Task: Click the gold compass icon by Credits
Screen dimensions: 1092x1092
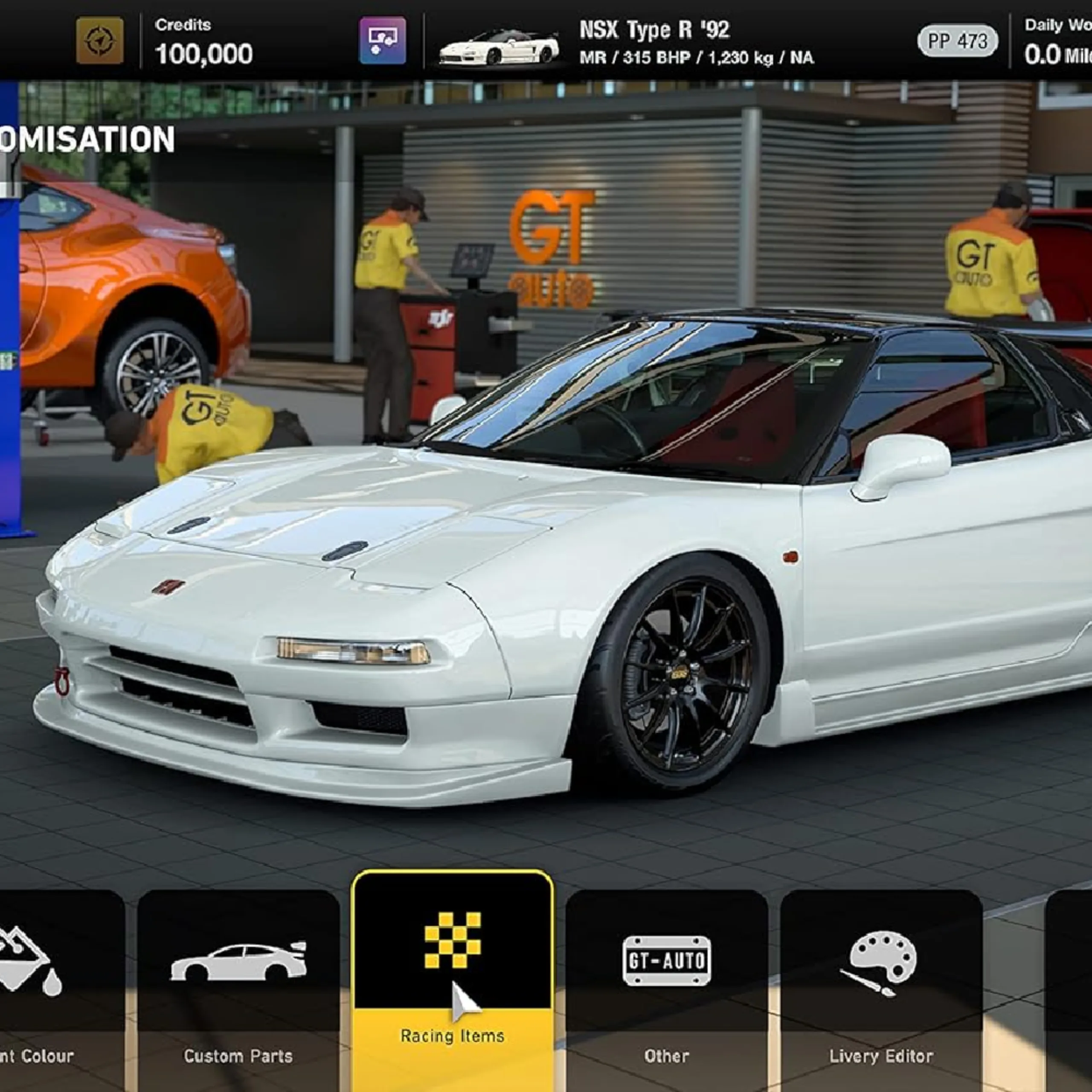Action: (100, 41)
